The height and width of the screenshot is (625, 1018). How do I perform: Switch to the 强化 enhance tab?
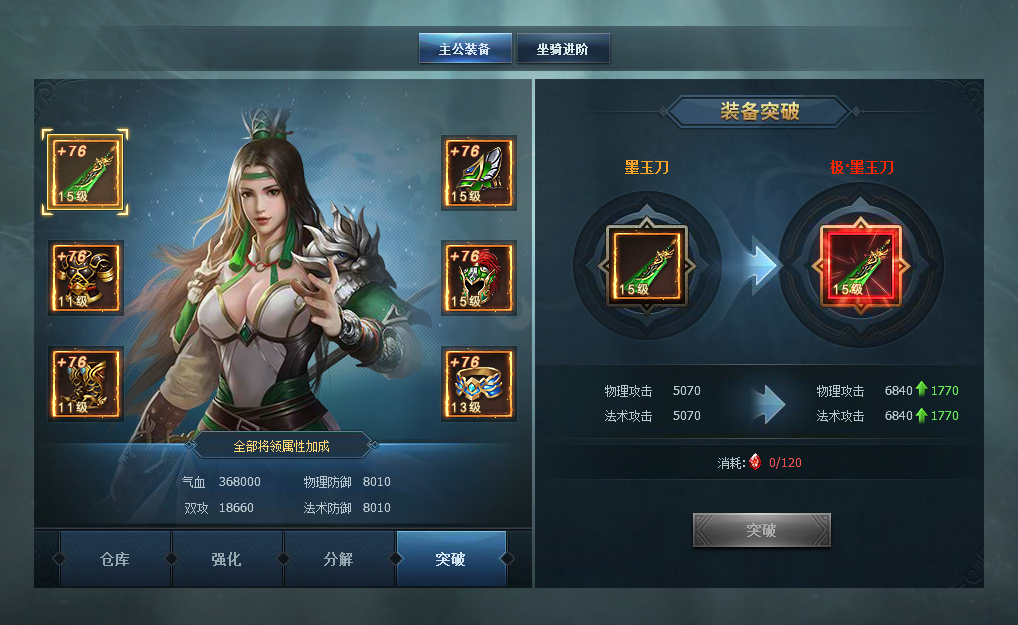(227, 559)
